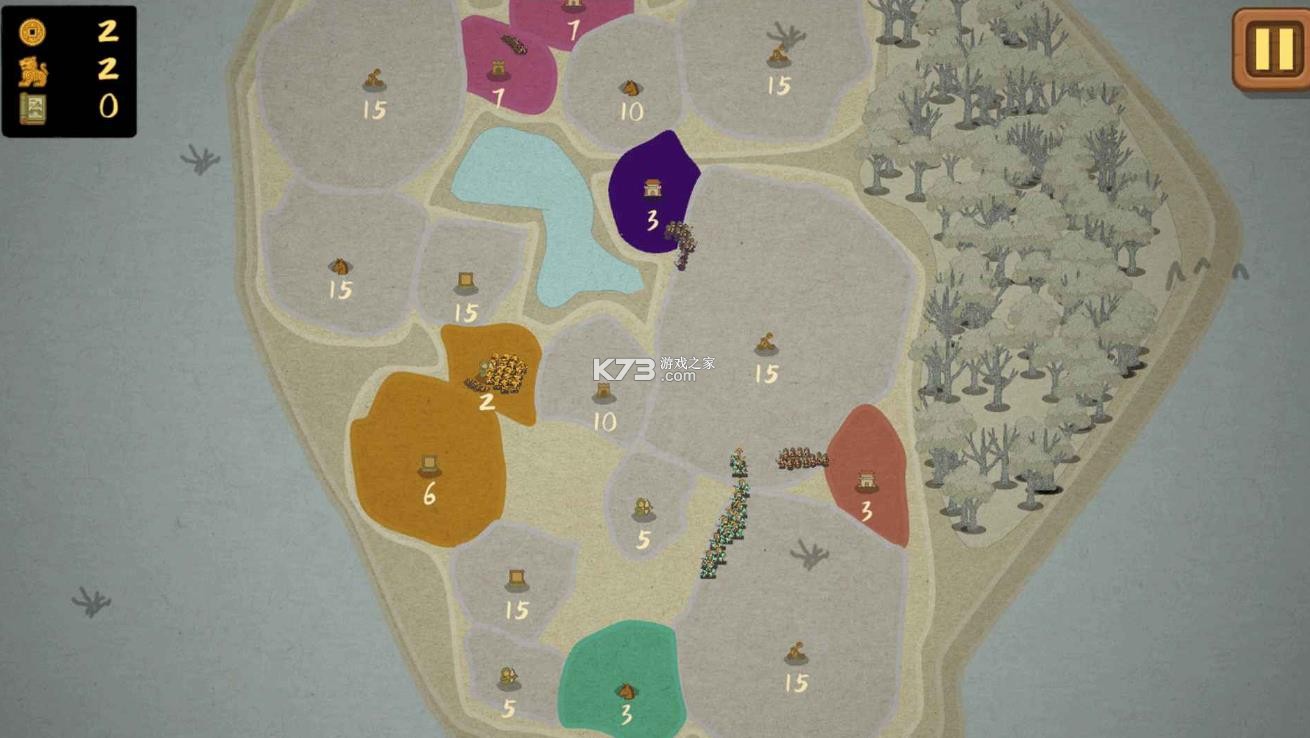Click the tent icon on the pink 7 territory
This screenshot has height=738, width=1310.
click(x=497, y=68)
